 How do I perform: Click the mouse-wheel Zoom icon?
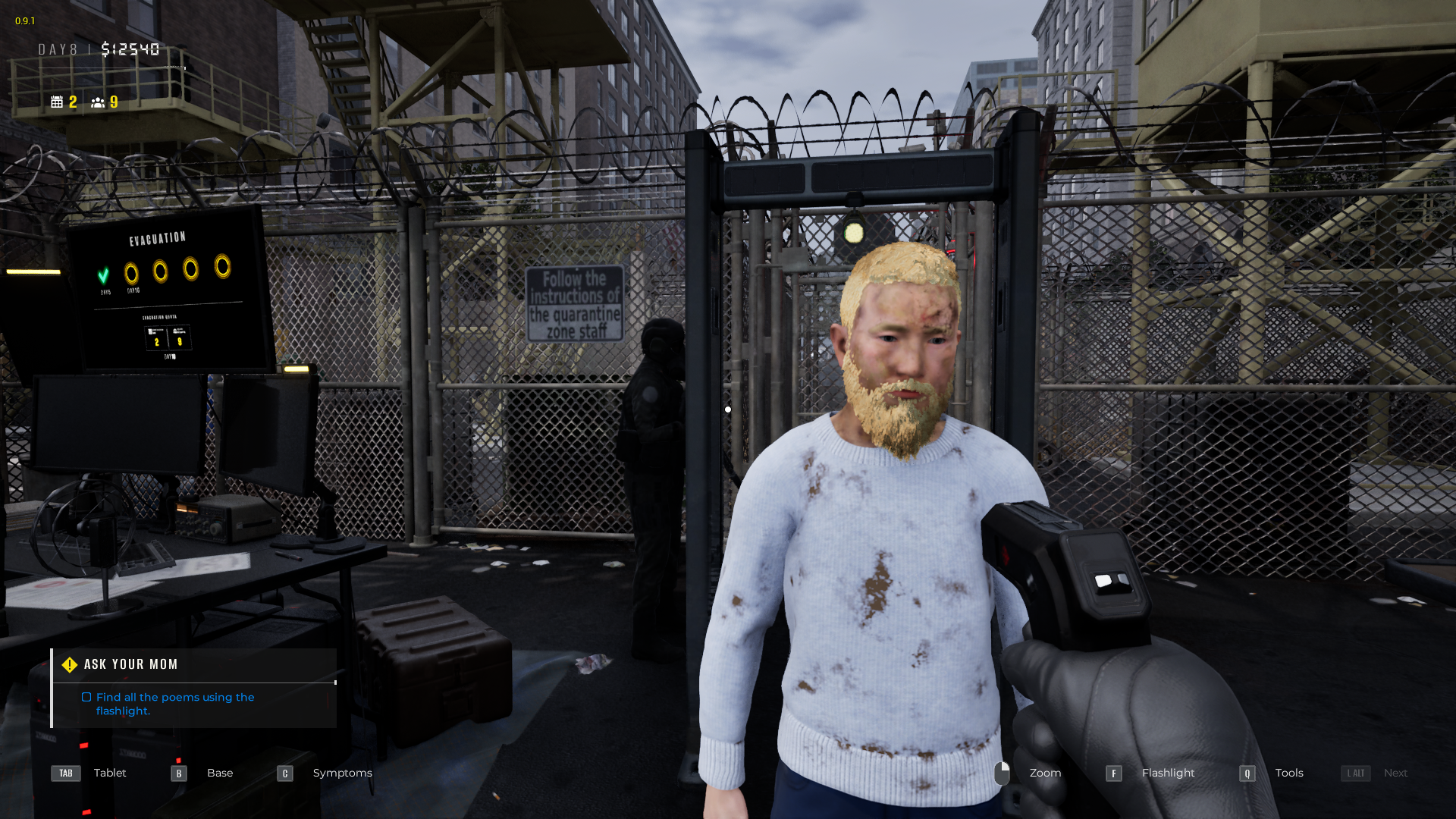(1003, 773)
